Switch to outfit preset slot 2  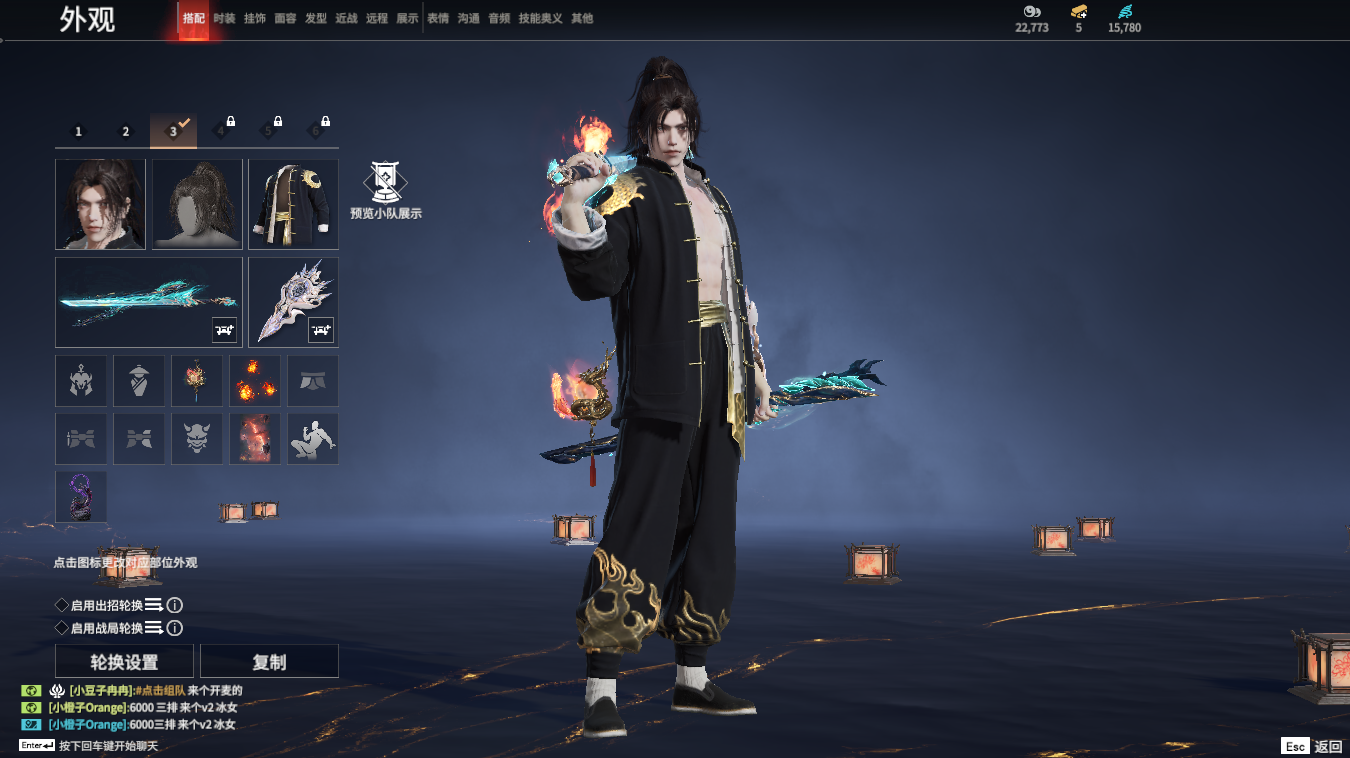pyautogui.click(x=126, y=131)
